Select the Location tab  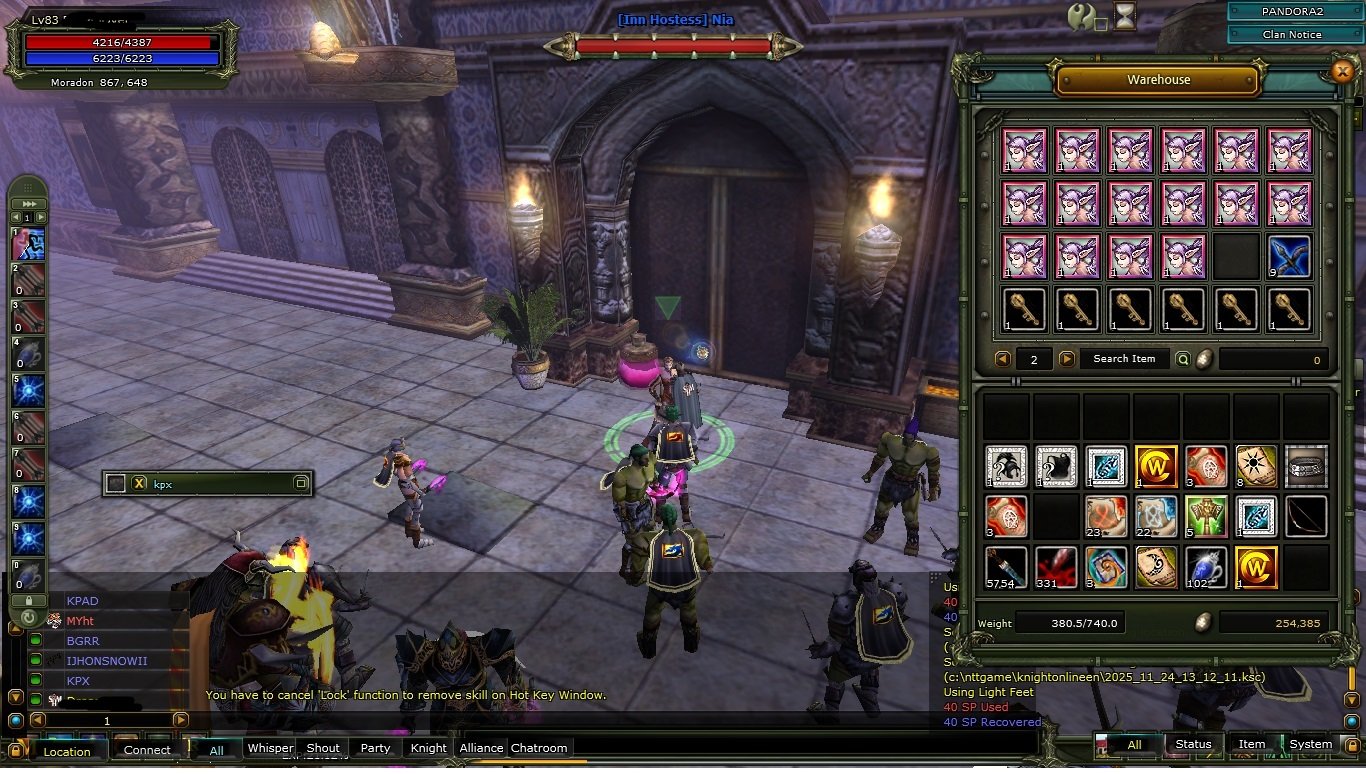(67, 751)
